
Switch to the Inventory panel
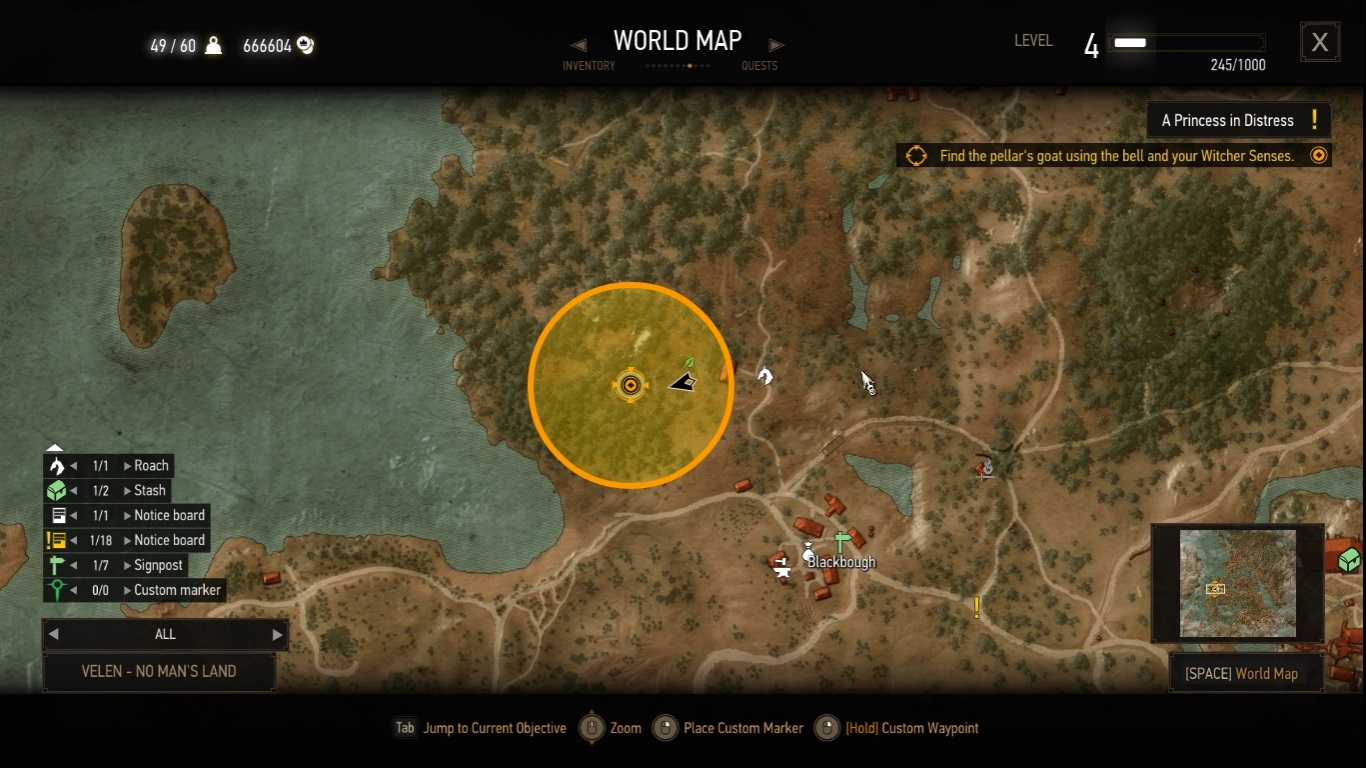click(x=589, y=65)
